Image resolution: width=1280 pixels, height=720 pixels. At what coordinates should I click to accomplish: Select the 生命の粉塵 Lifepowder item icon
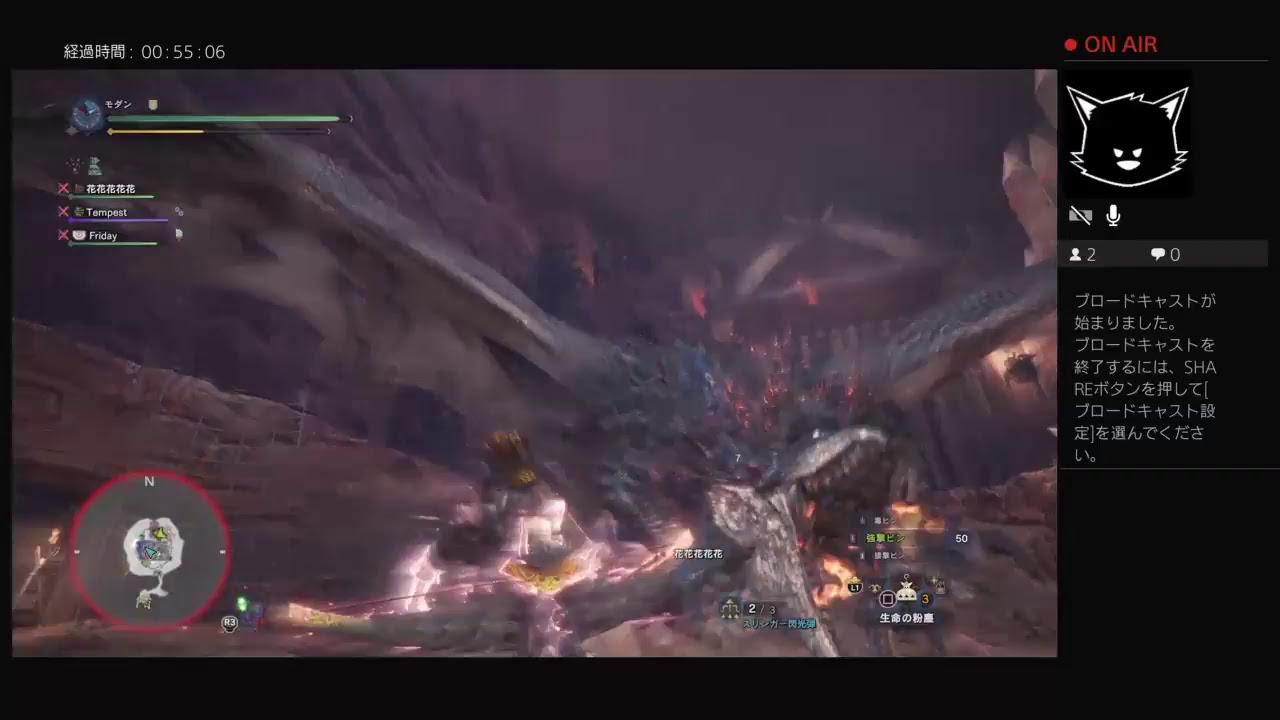click(906, 592)
